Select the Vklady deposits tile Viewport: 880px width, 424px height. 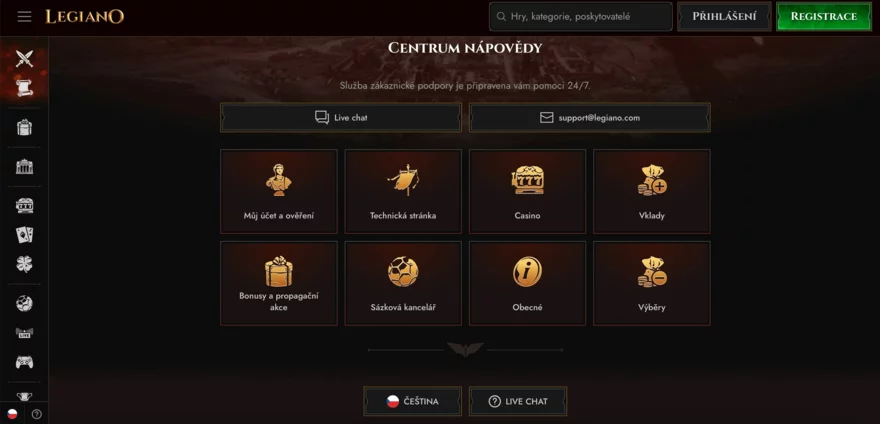[x=651, y=191]
